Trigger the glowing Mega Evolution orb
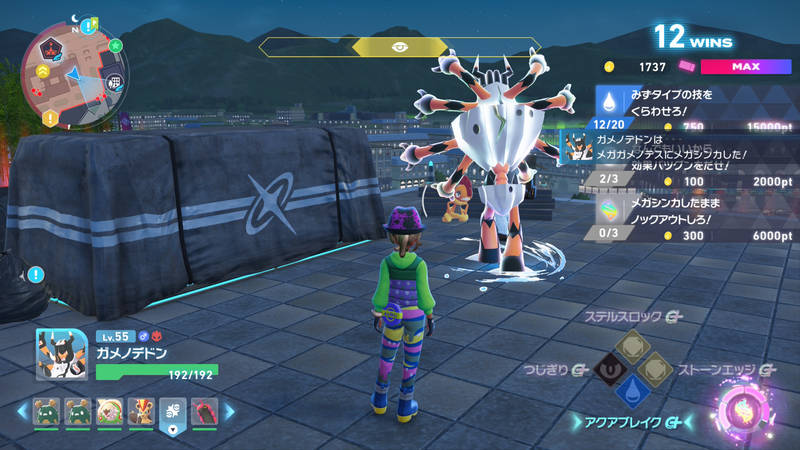Viewport: 800px width, 450px height. (745, 408)
